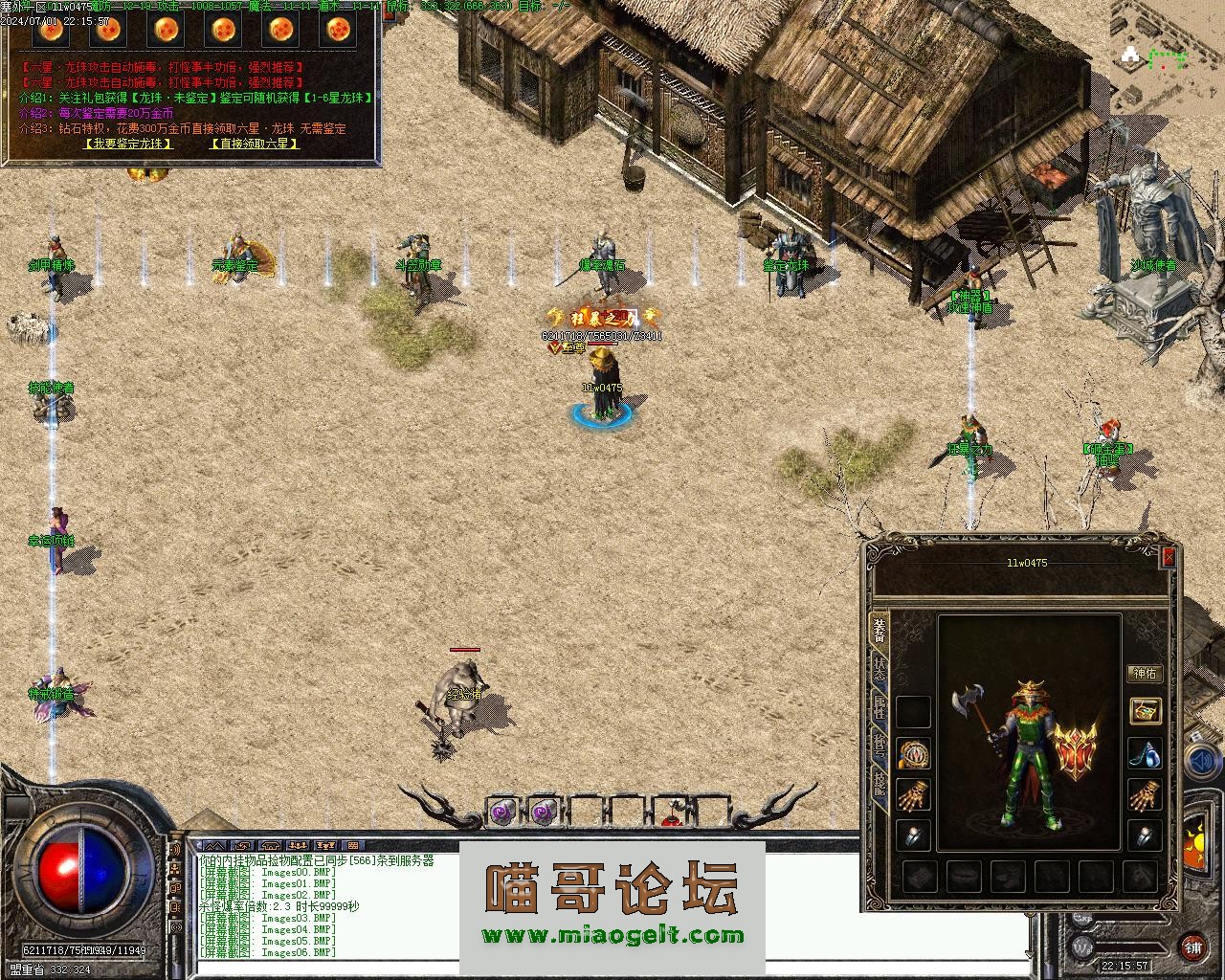Open the treasure chest equipment slot
Screen dimensions: 1225x980
pos(1145,710)
